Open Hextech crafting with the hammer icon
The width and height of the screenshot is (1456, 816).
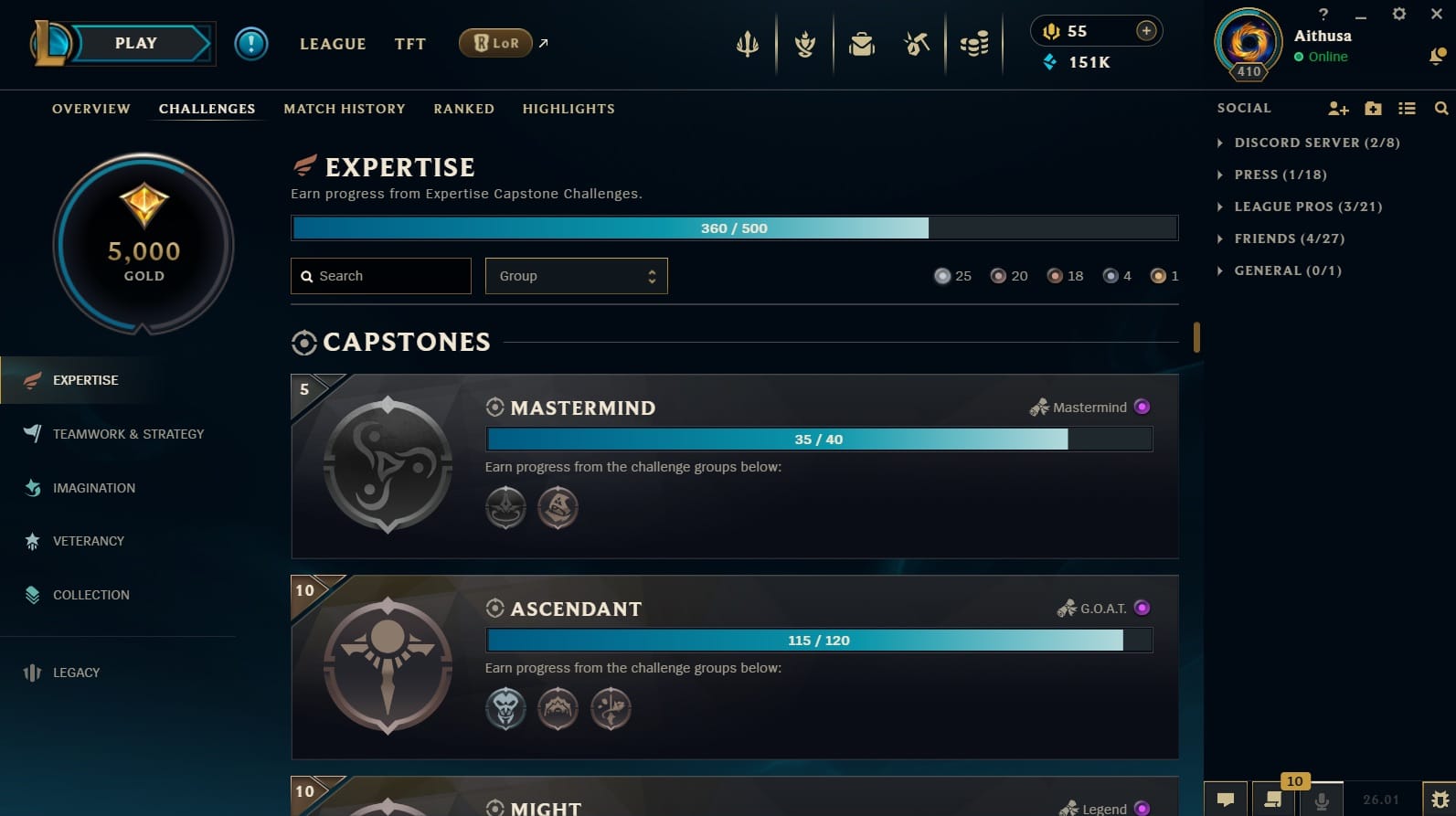point(917,43)
